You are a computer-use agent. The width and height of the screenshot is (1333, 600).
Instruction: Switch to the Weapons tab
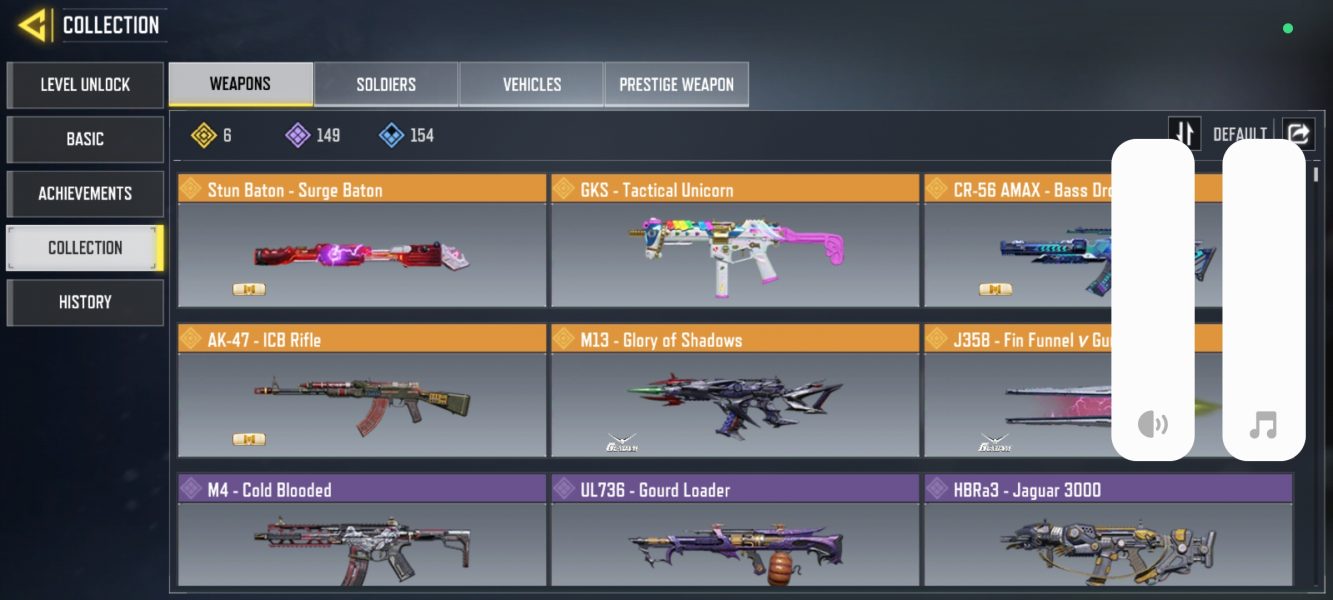pos(240,84)
